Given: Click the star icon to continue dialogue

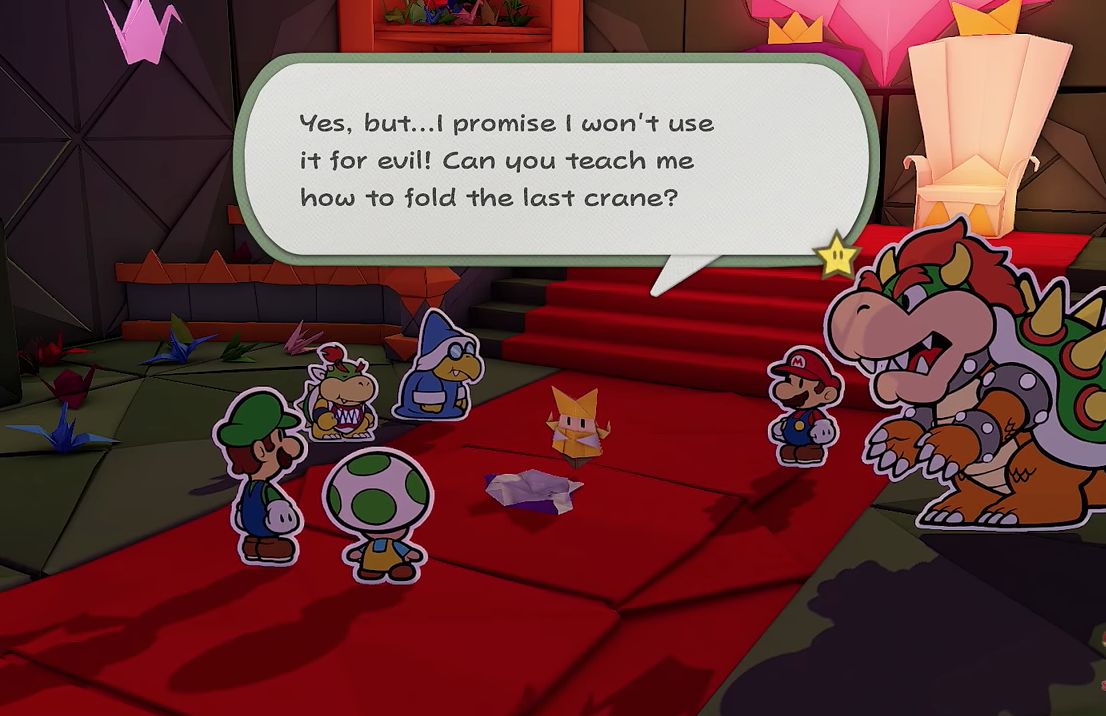Looking at the screenshot, I should point(836,257).
